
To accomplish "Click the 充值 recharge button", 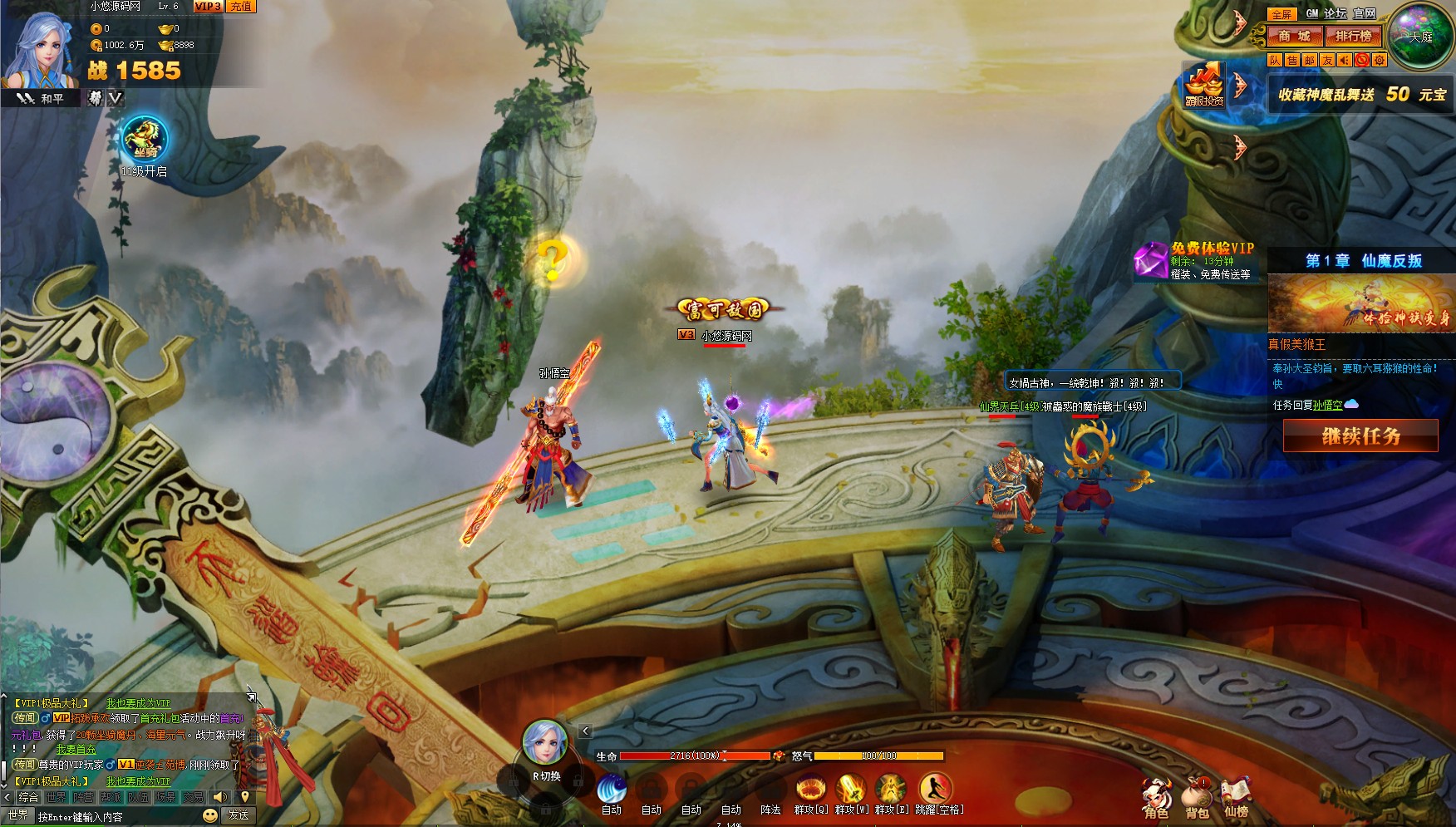I will point(241,7).
